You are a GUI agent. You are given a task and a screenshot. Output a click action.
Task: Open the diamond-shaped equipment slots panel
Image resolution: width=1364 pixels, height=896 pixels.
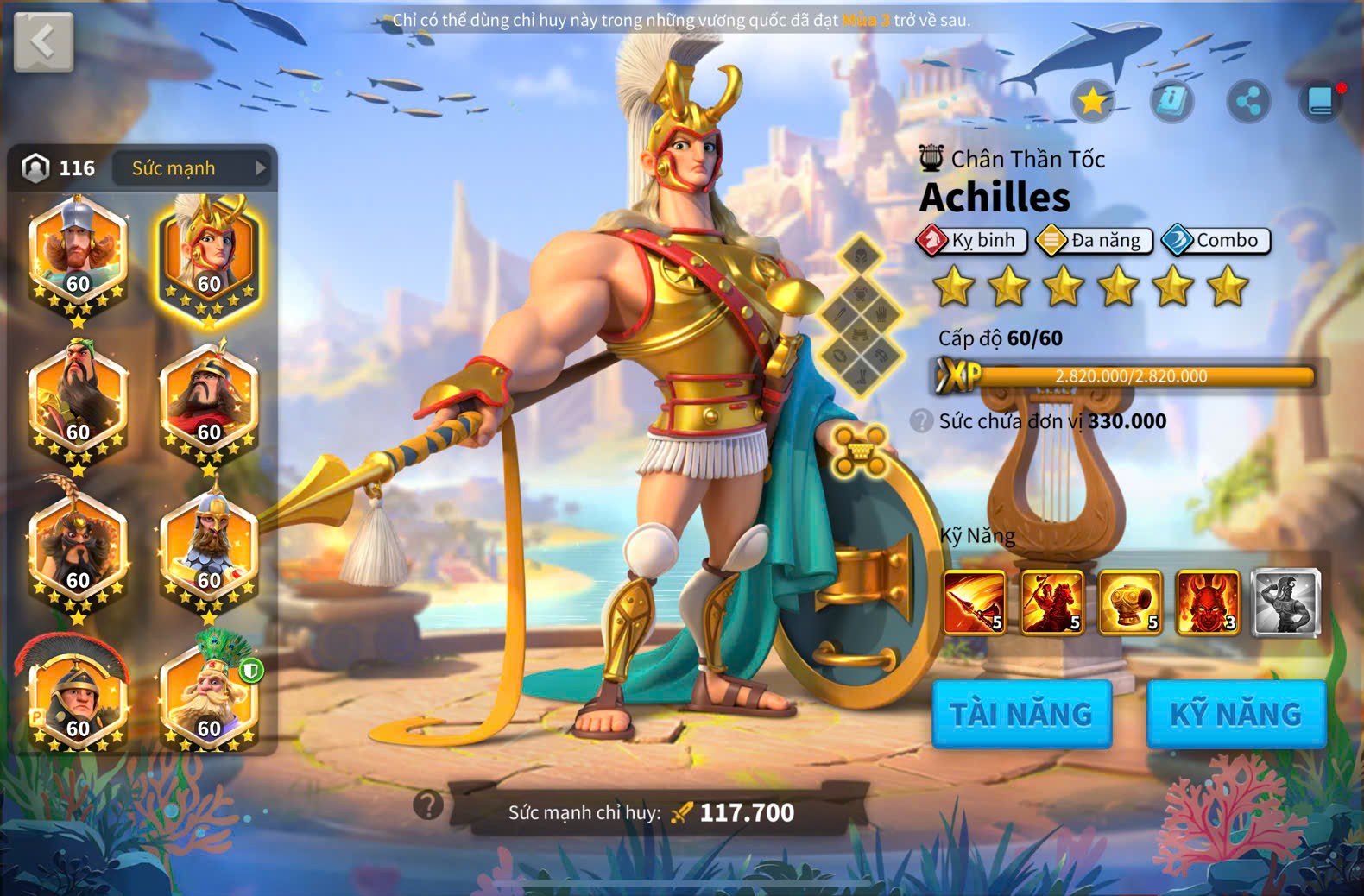(x=861, y=316)
